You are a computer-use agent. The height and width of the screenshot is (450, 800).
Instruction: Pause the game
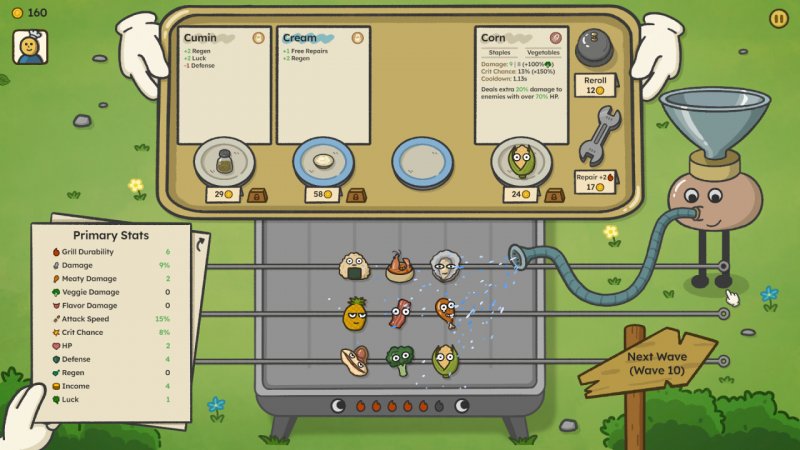click(x=778, y=18)
